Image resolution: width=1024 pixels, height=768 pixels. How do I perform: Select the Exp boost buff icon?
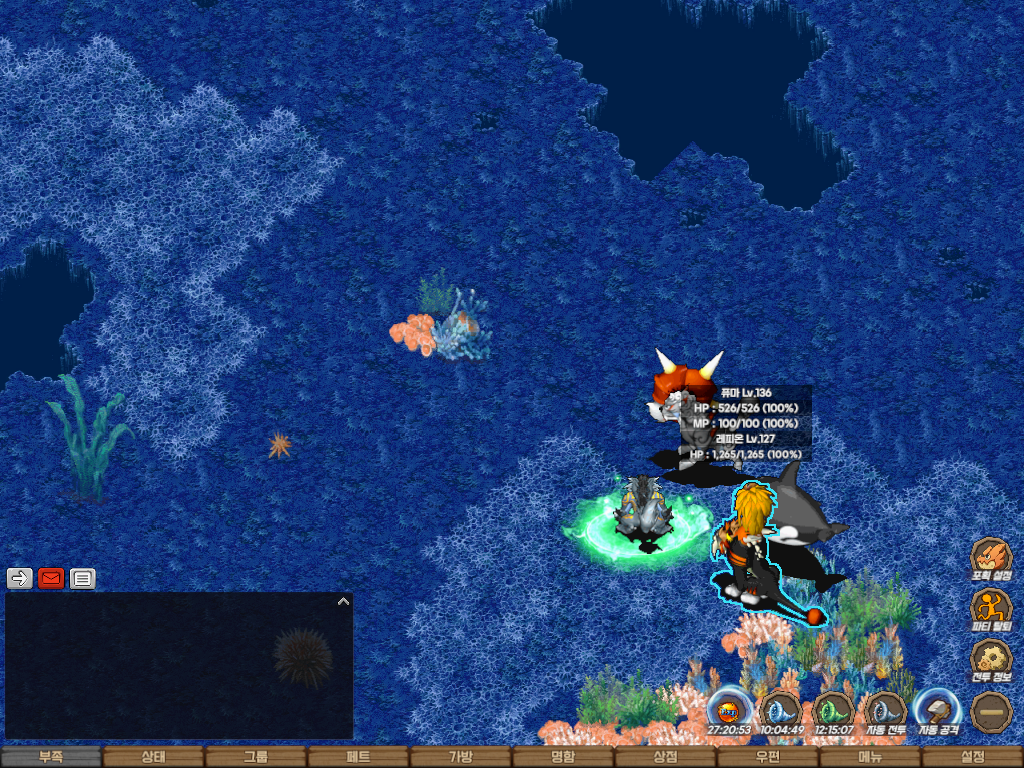click(x=729, y=710)
